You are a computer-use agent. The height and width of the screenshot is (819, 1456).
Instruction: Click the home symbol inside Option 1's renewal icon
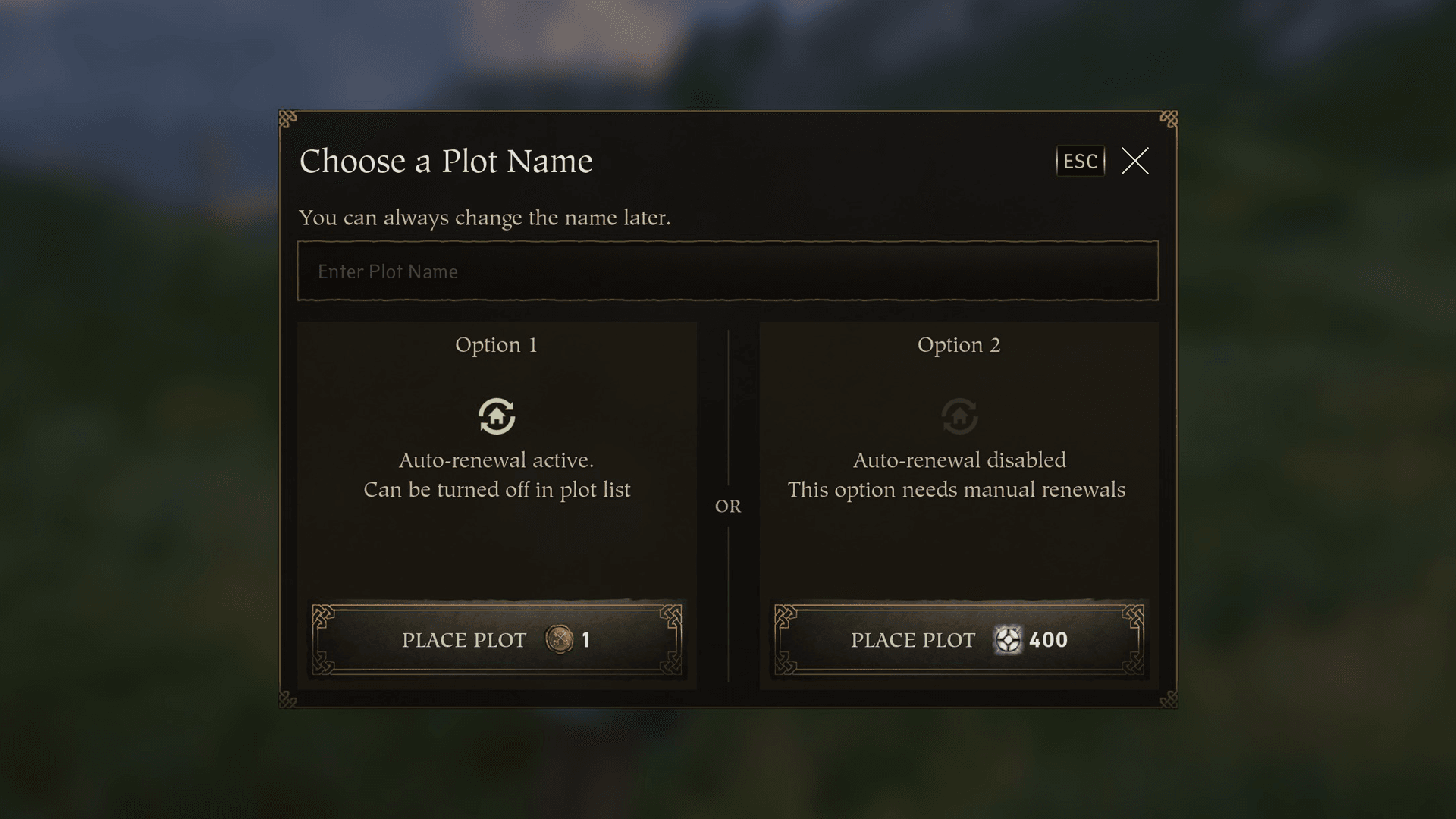[497, 418]
